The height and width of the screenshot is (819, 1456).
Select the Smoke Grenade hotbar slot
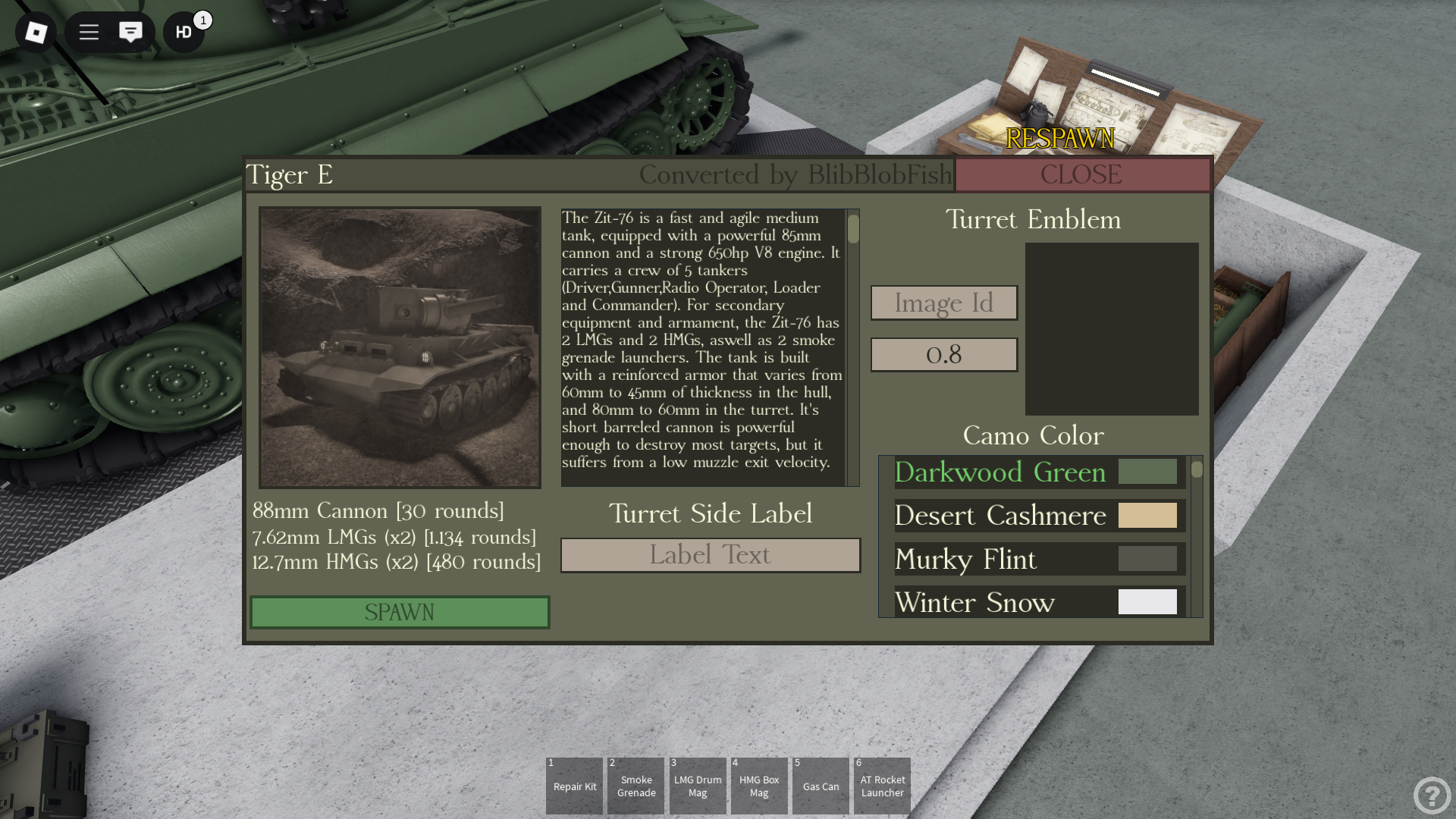coord(635,786)
